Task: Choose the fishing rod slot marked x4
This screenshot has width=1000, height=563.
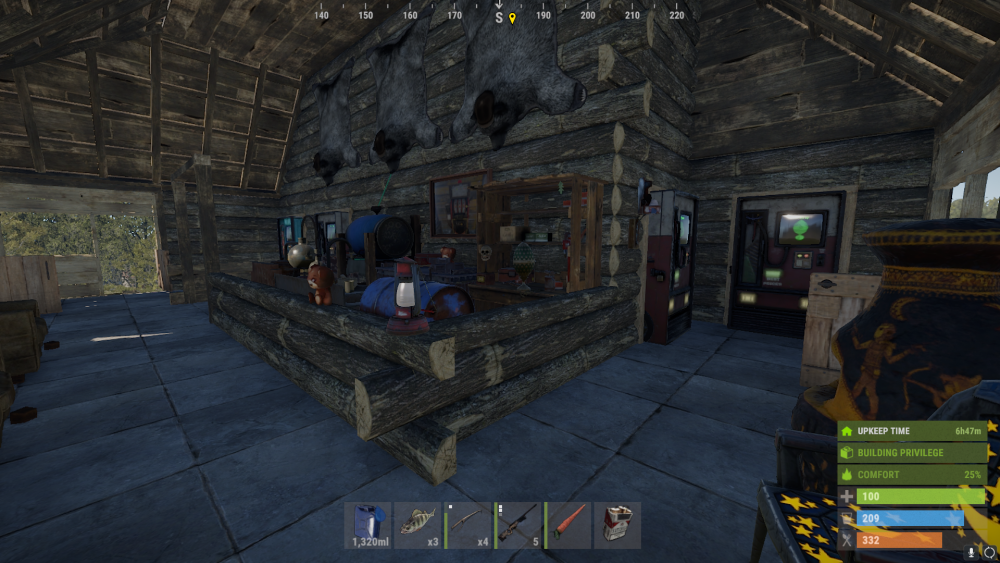Action: [468, 525]
